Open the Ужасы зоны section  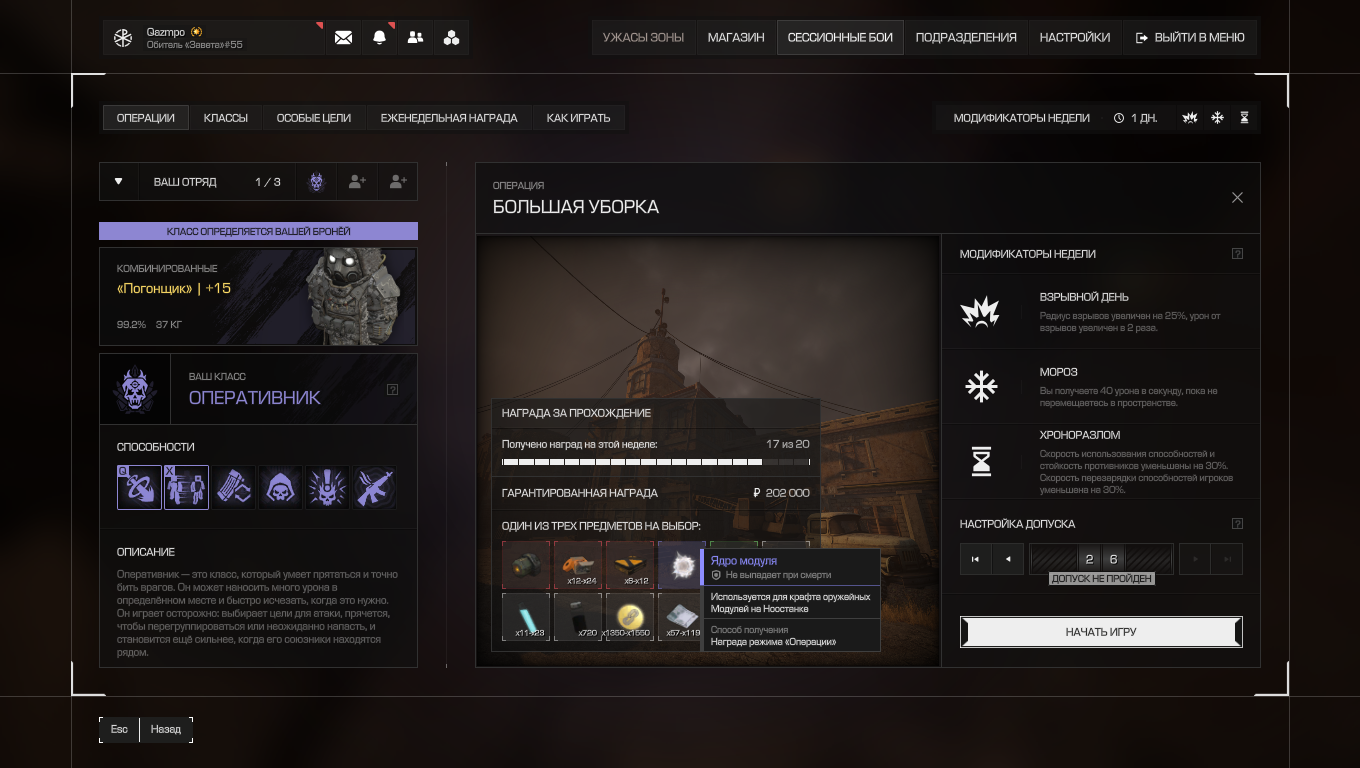[x=643, y=38]
